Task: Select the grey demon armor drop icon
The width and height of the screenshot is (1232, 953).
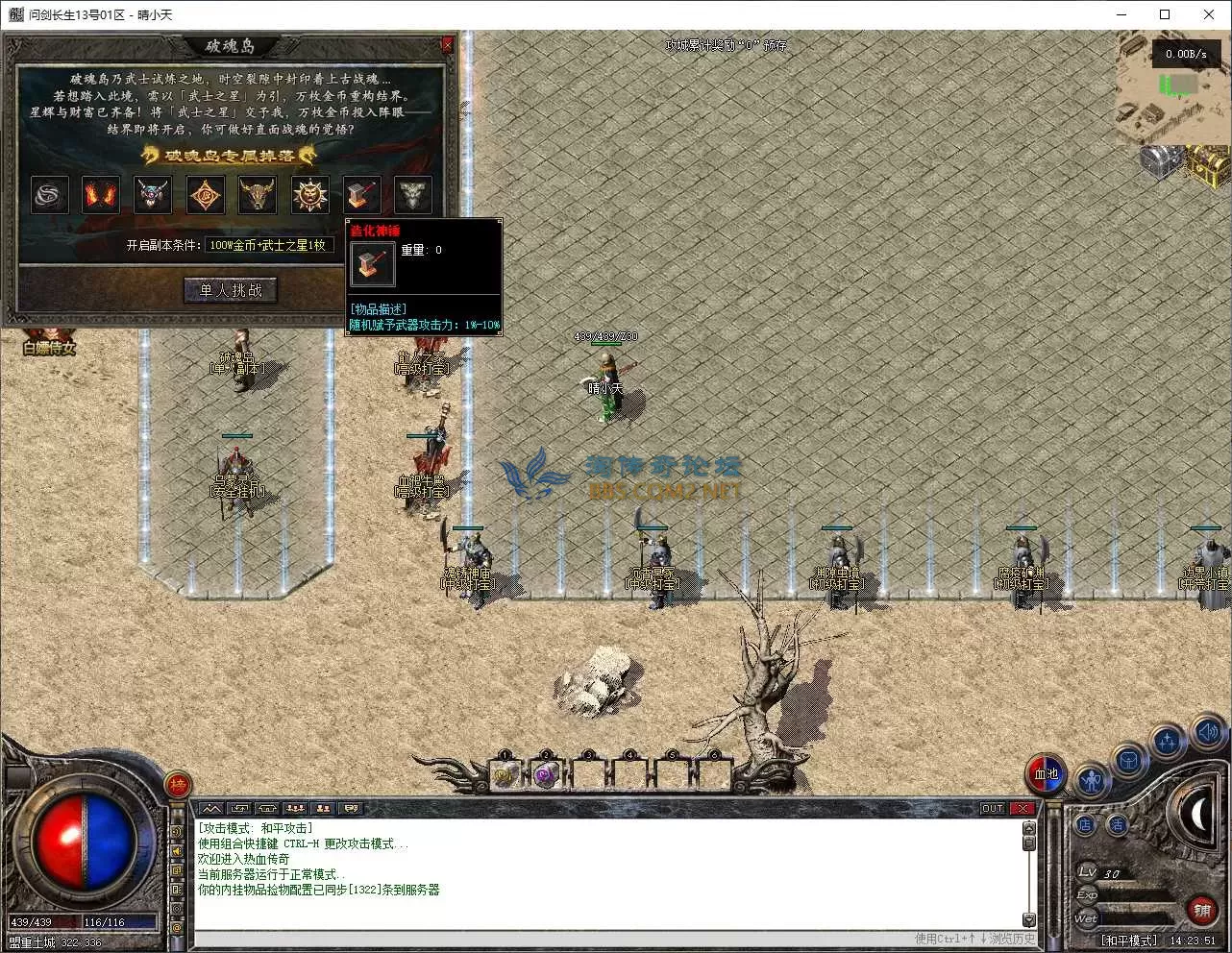Action: (x=413, y=195)
